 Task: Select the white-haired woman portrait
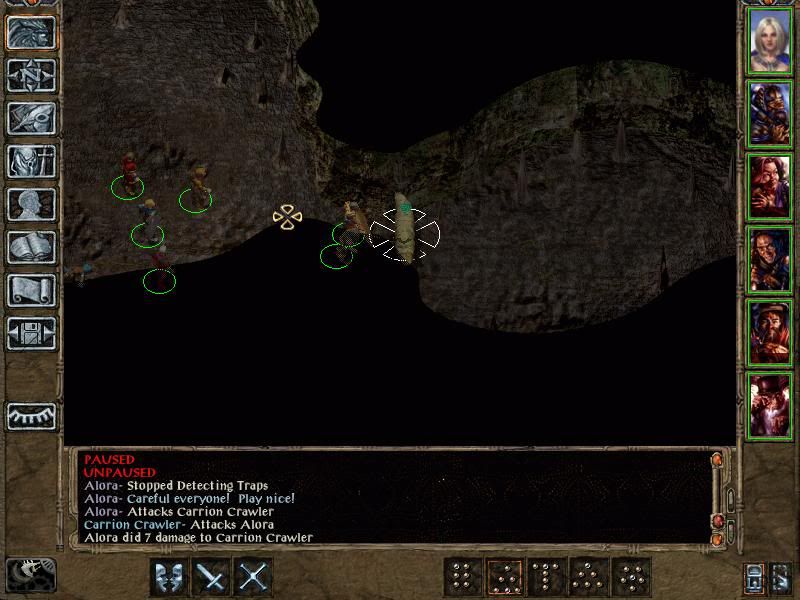770,41
